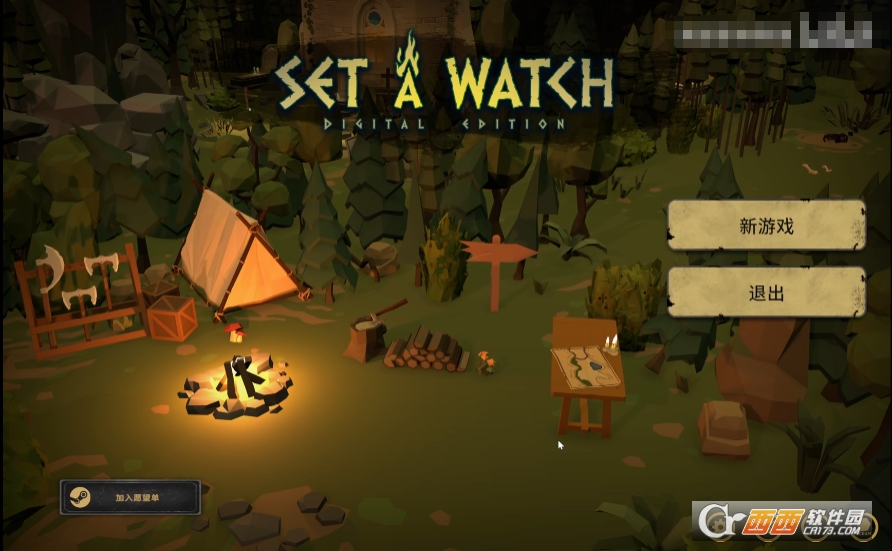
Task: Choose 退出 to quit the game
Action: [766, 293]
